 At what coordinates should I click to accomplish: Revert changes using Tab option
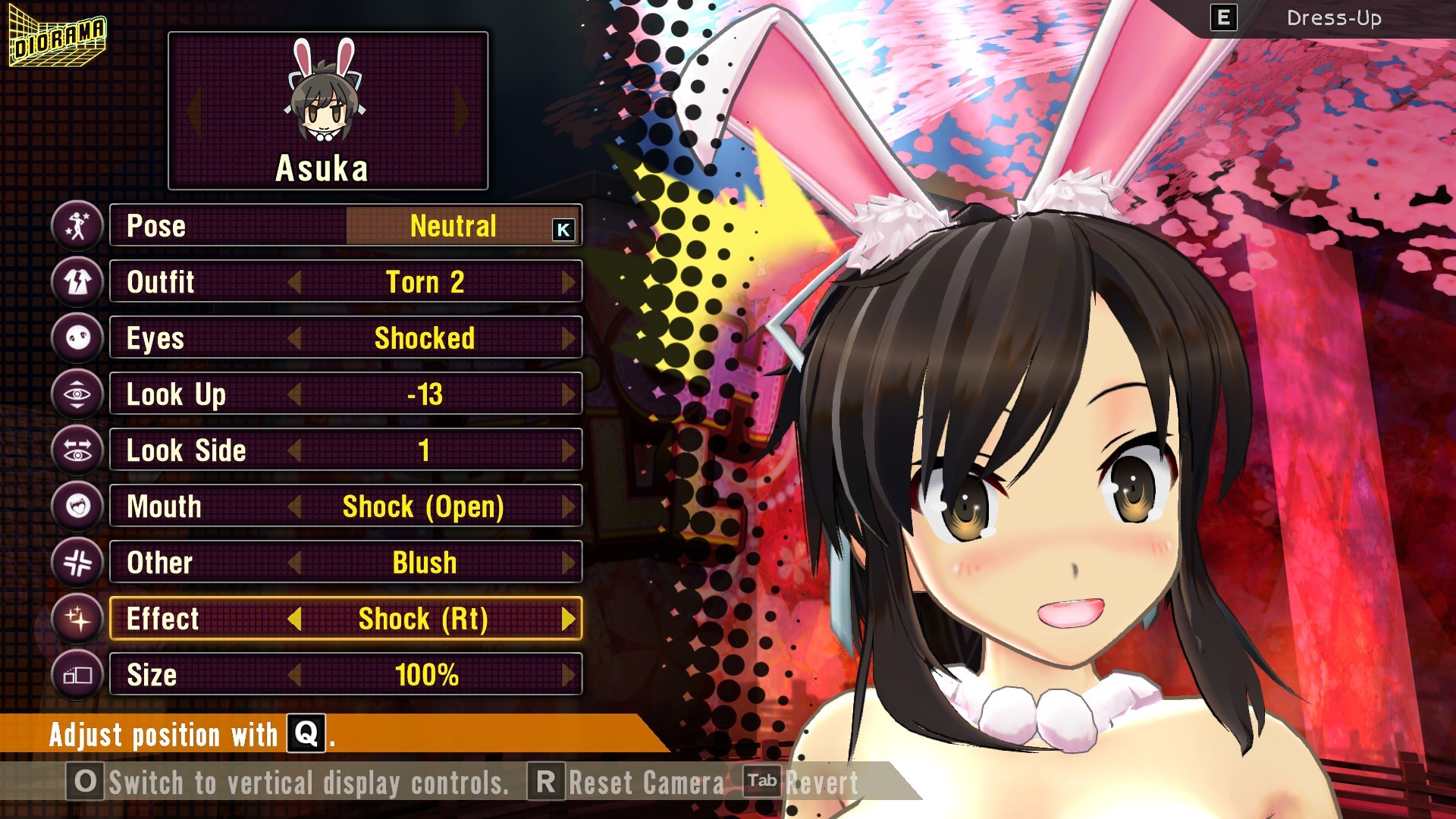click(763, 783)
